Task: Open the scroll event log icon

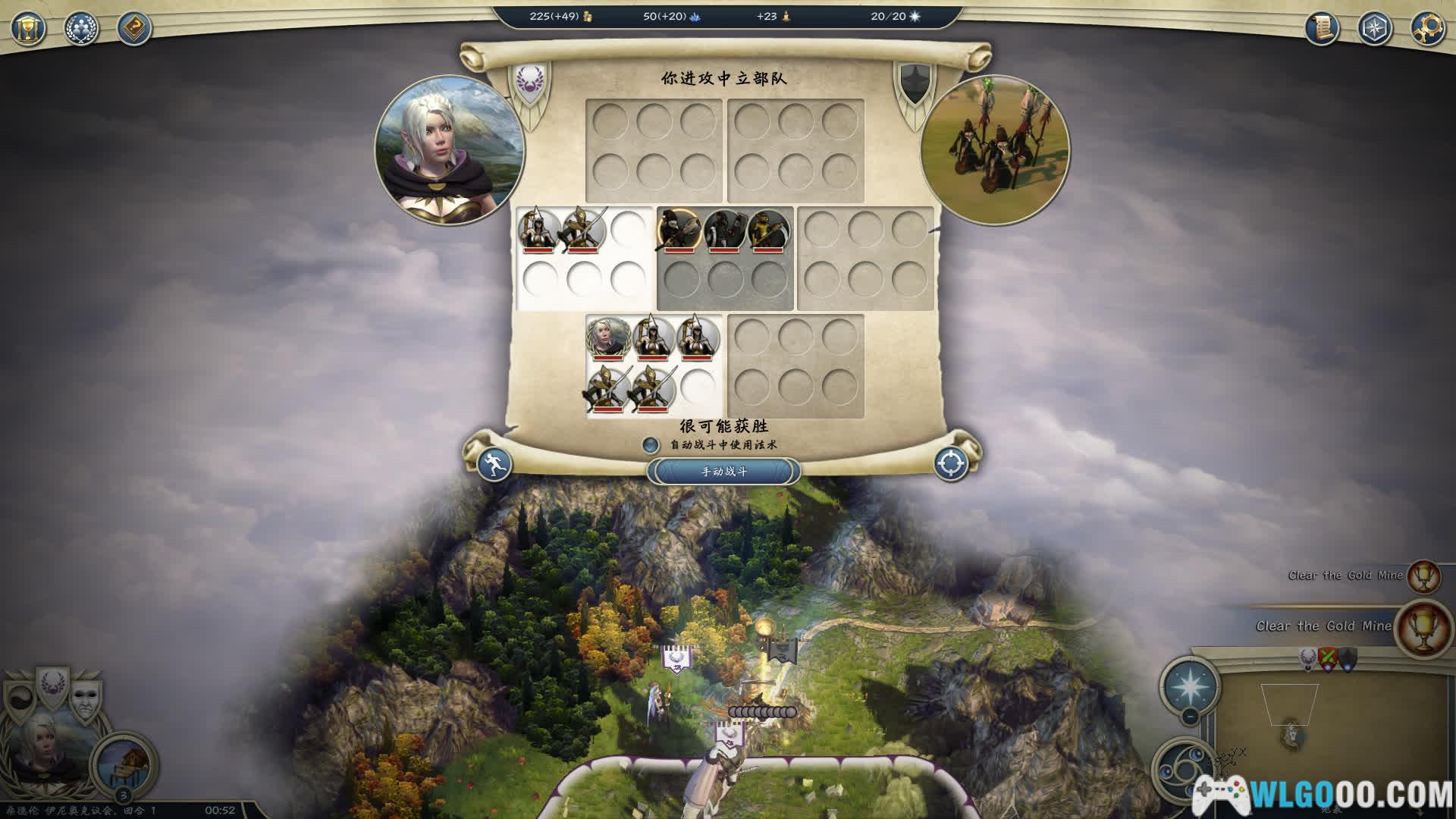Action: pos(1322,29)
